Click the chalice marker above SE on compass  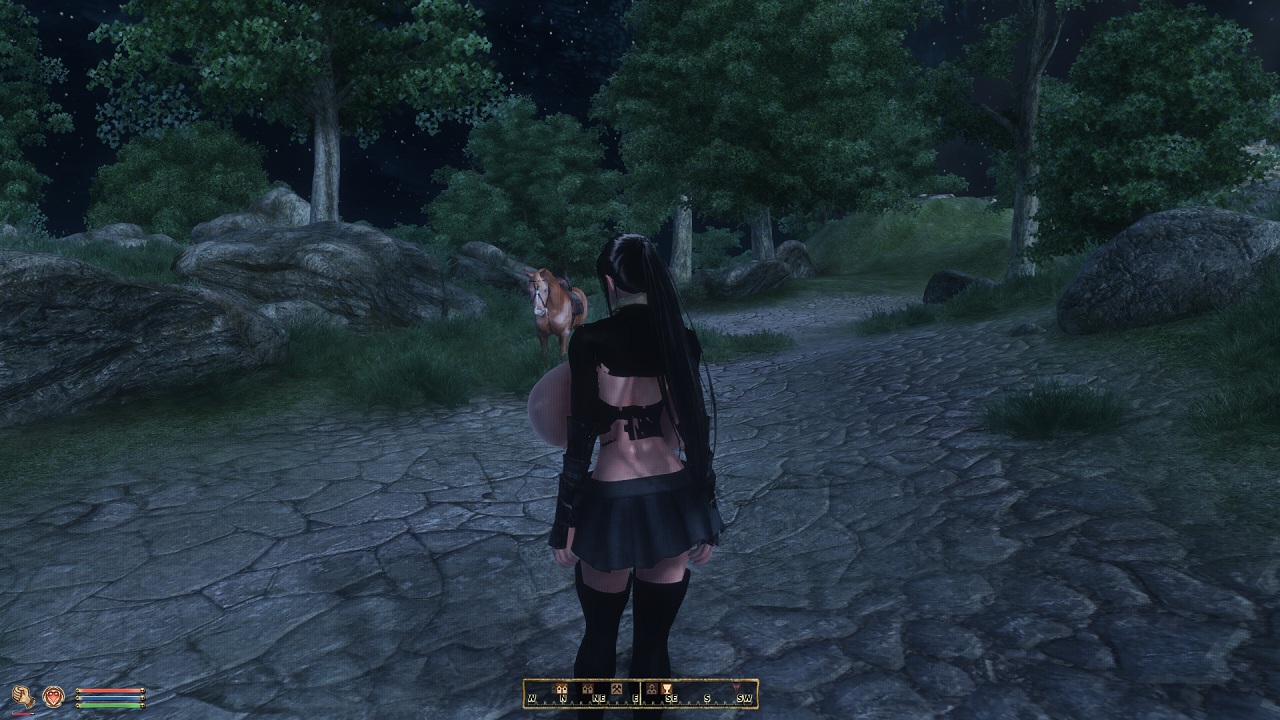[x=668, y=690]
